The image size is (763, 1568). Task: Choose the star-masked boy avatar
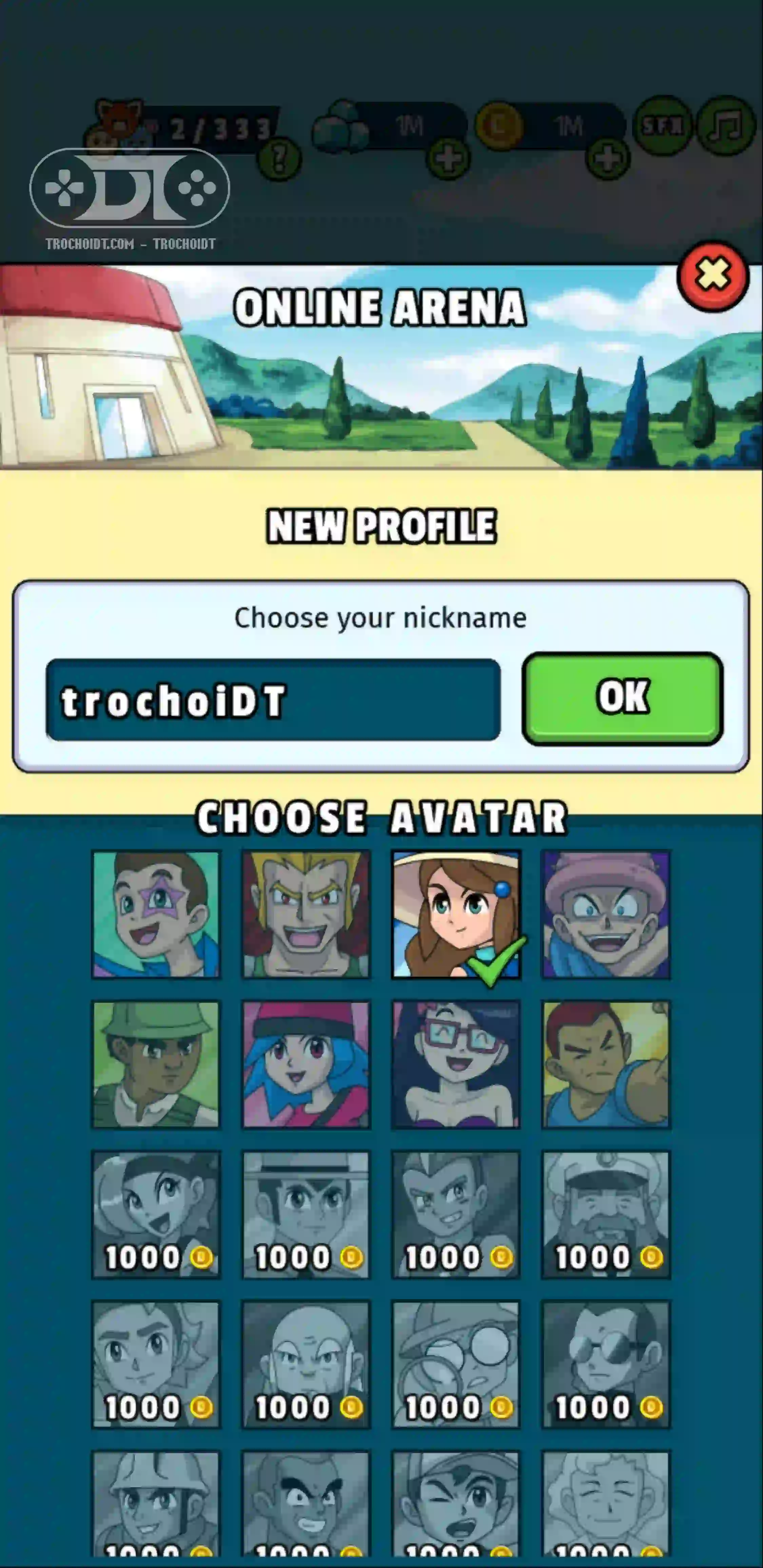pos(156,914)
